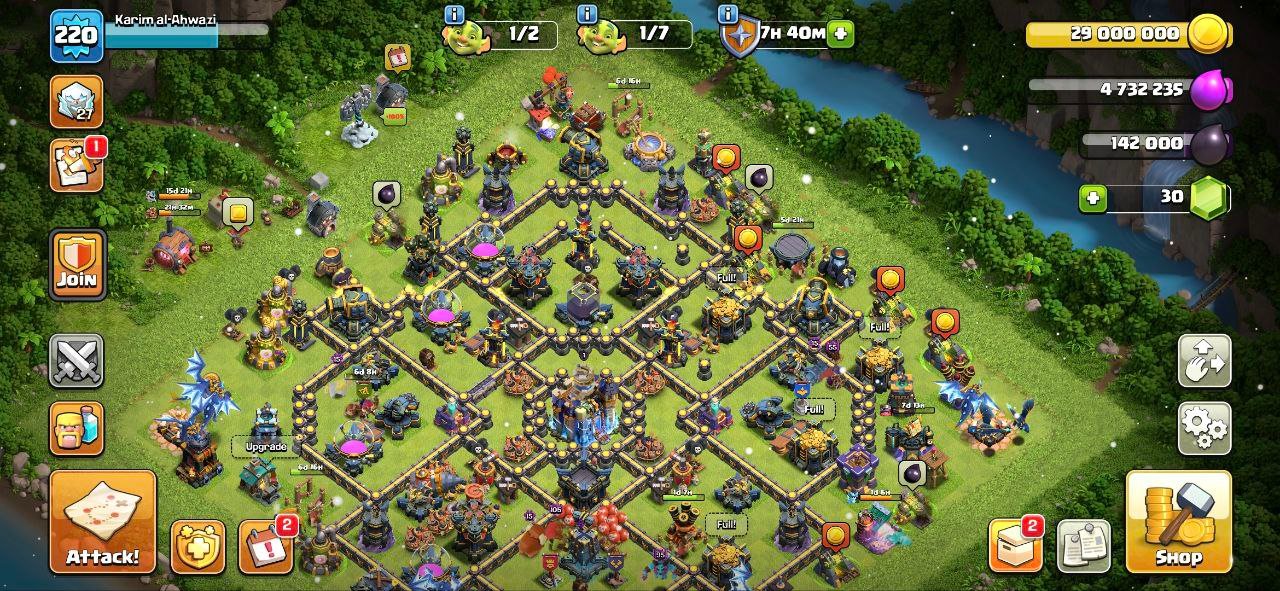Open the player level 220 profile
This screenshot has width=1280, height=591.
(x=77, y=36)
